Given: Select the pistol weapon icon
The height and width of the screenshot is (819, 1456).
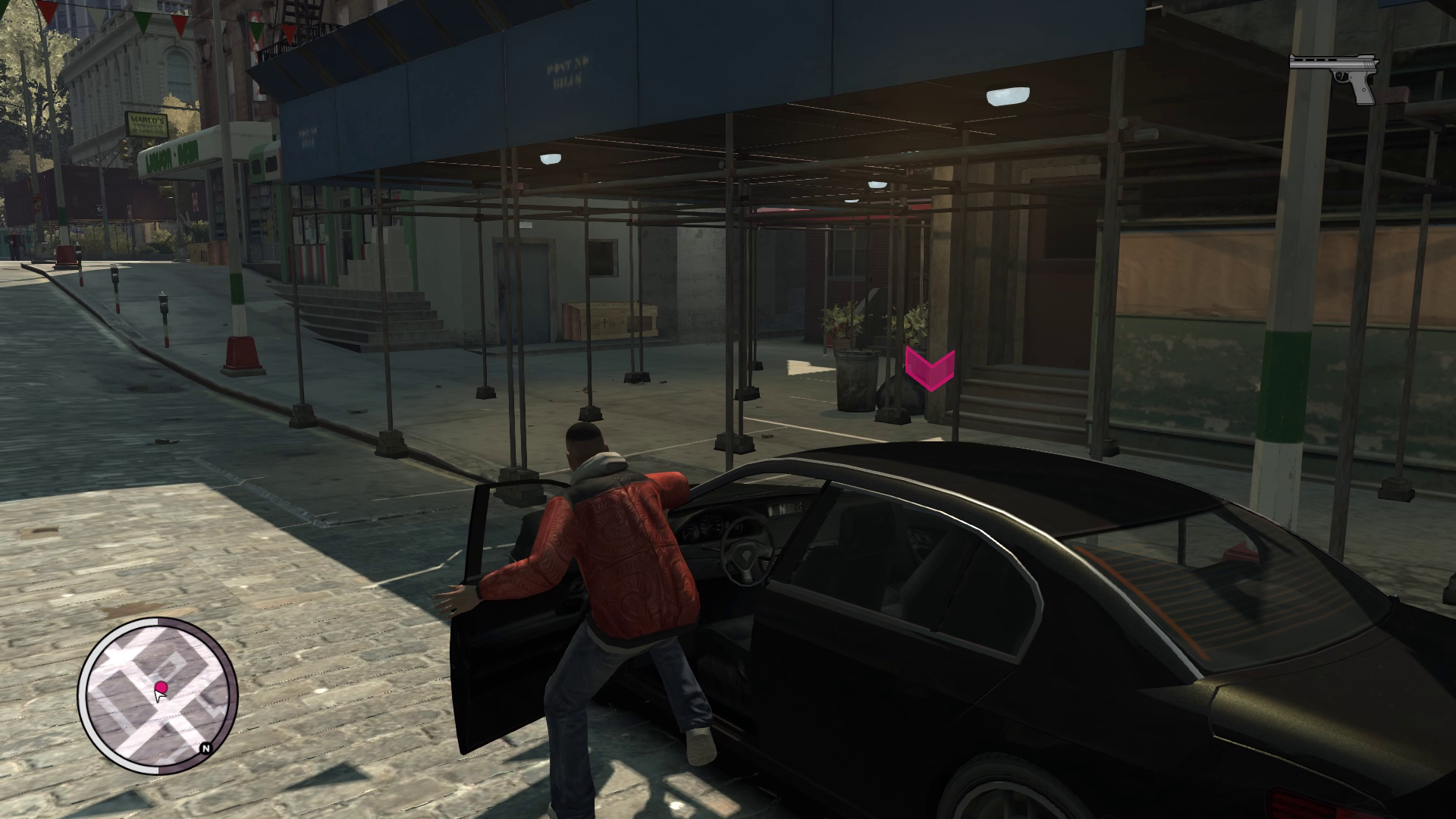Looking at the screenshot, I should tap(1334, 77).
